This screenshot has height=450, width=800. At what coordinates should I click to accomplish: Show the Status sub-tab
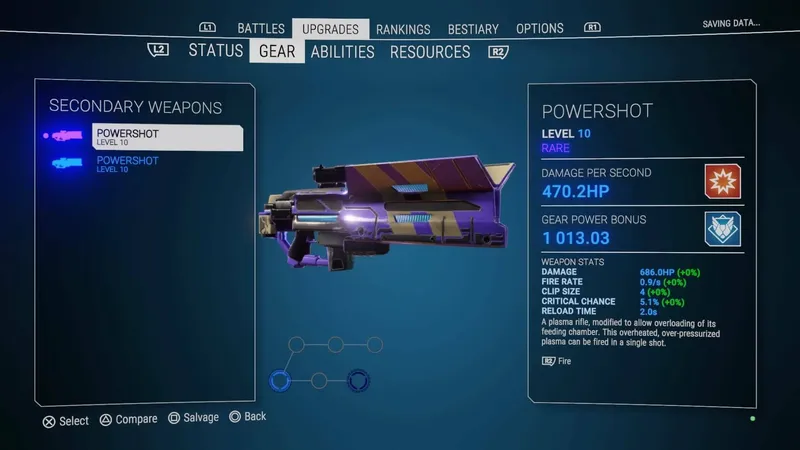(x=216, y=51)
